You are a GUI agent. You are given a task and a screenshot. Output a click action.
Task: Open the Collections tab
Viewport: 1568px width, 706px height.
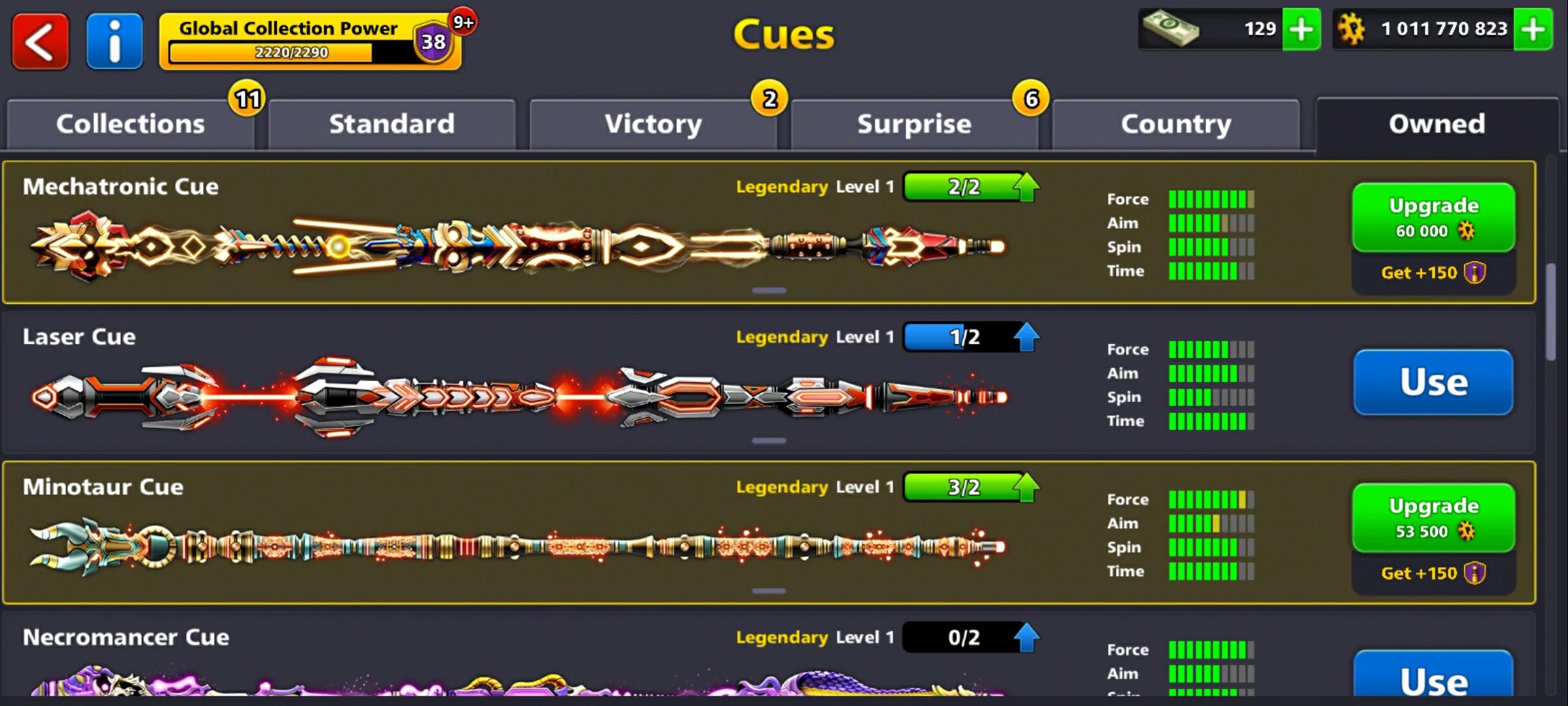click(130, 124)
